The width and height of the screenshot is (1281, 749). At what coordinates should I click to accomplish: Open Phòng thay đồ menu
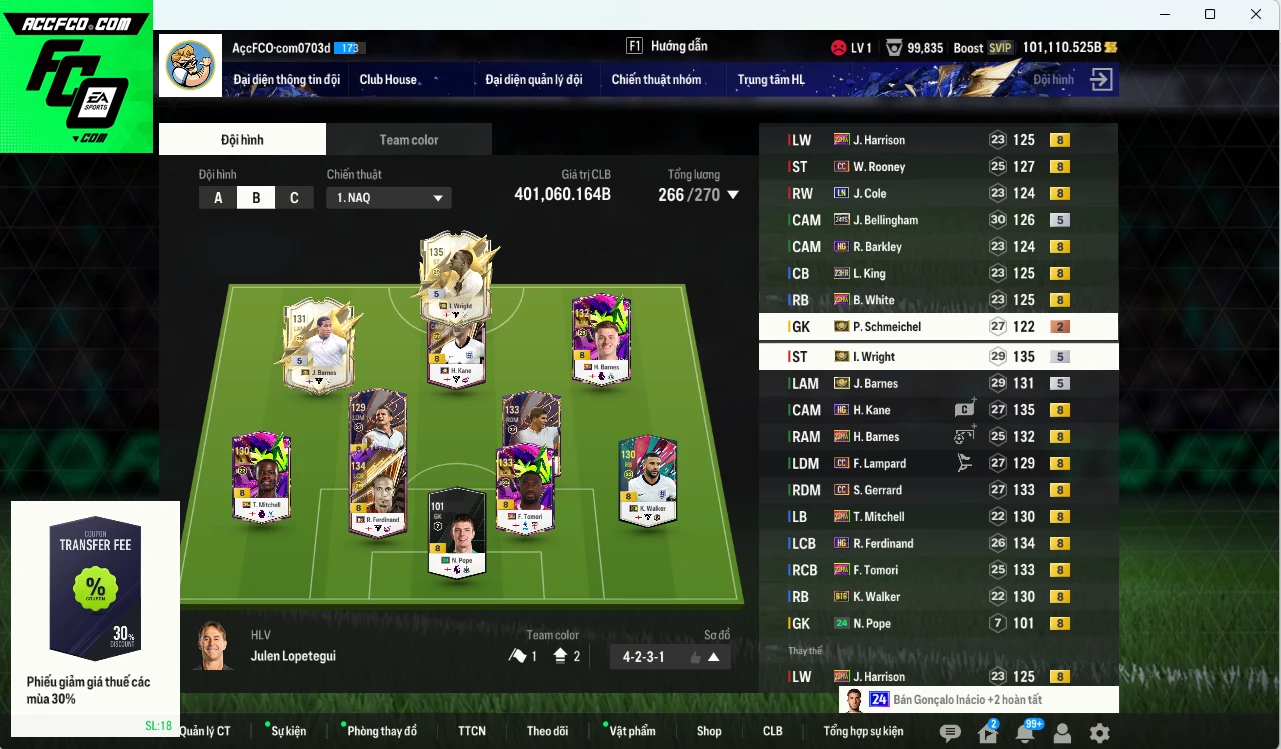point(382,731)
